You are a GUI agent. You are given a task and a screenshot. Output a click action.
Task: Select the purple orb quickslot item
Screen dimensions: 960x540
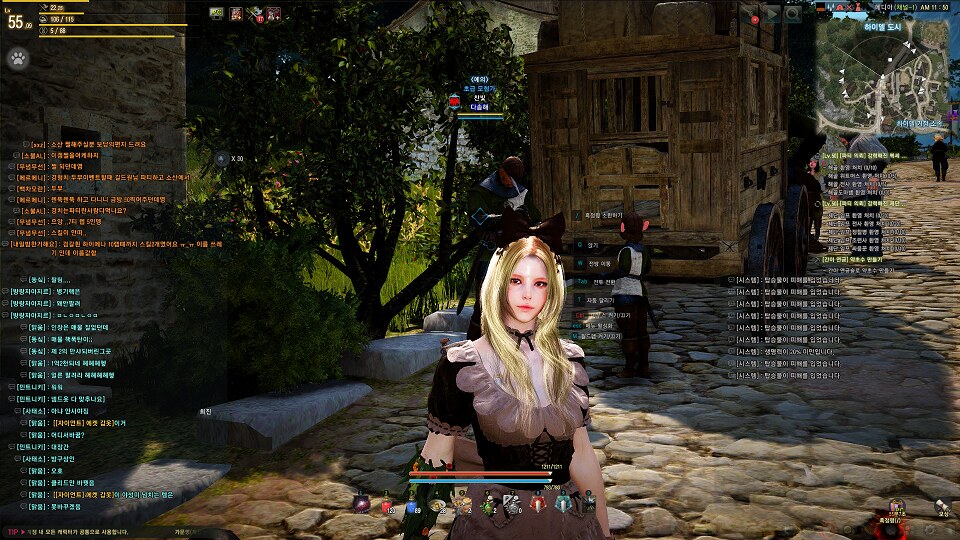(x=361, y=505)
